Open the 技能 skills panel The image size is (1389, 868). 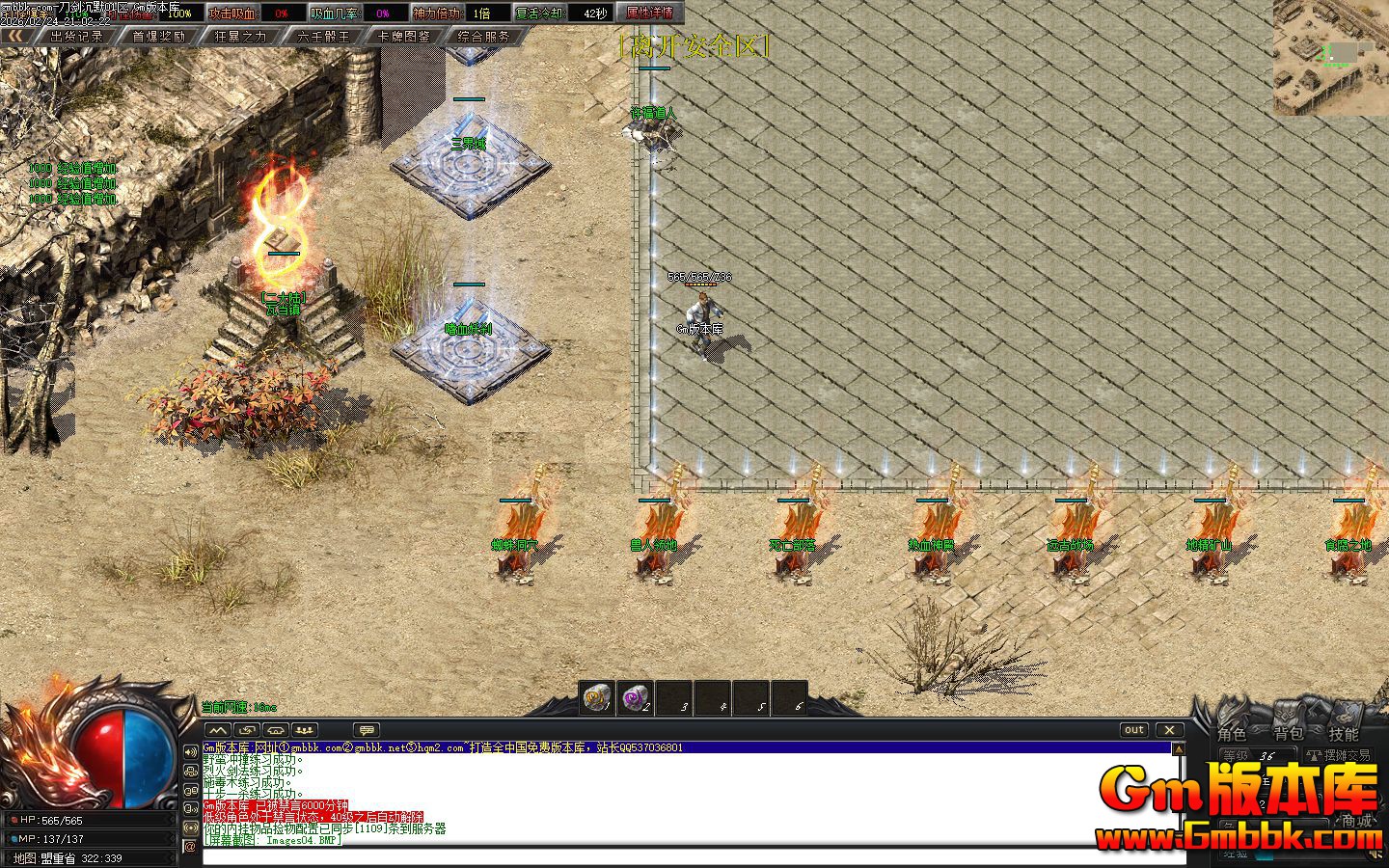click(1344, 735)
